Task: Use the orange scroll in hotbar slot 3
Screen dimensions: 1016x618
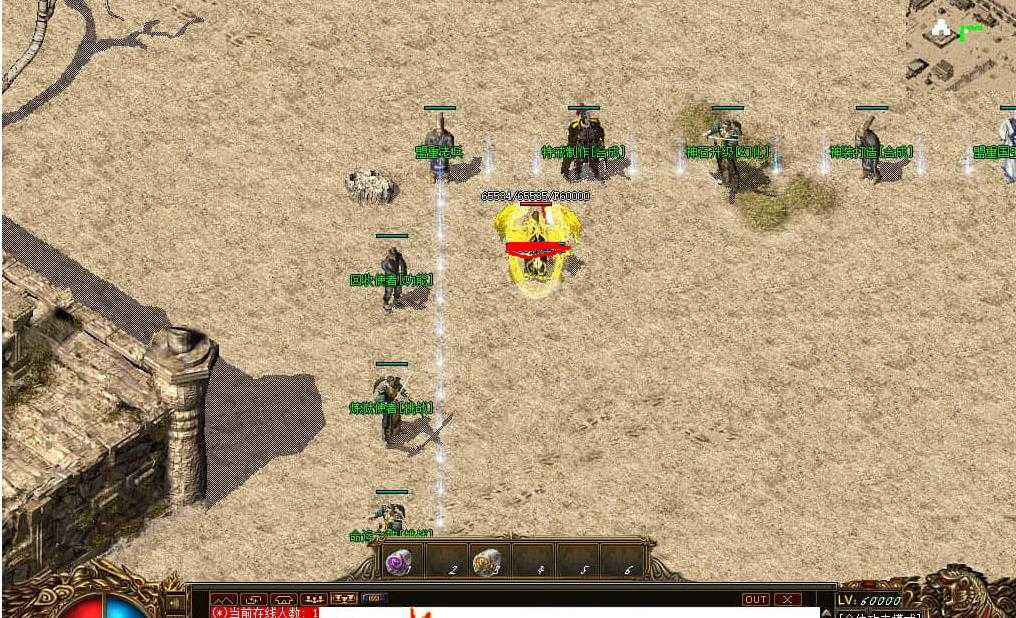Action: (x=486, y=562)
